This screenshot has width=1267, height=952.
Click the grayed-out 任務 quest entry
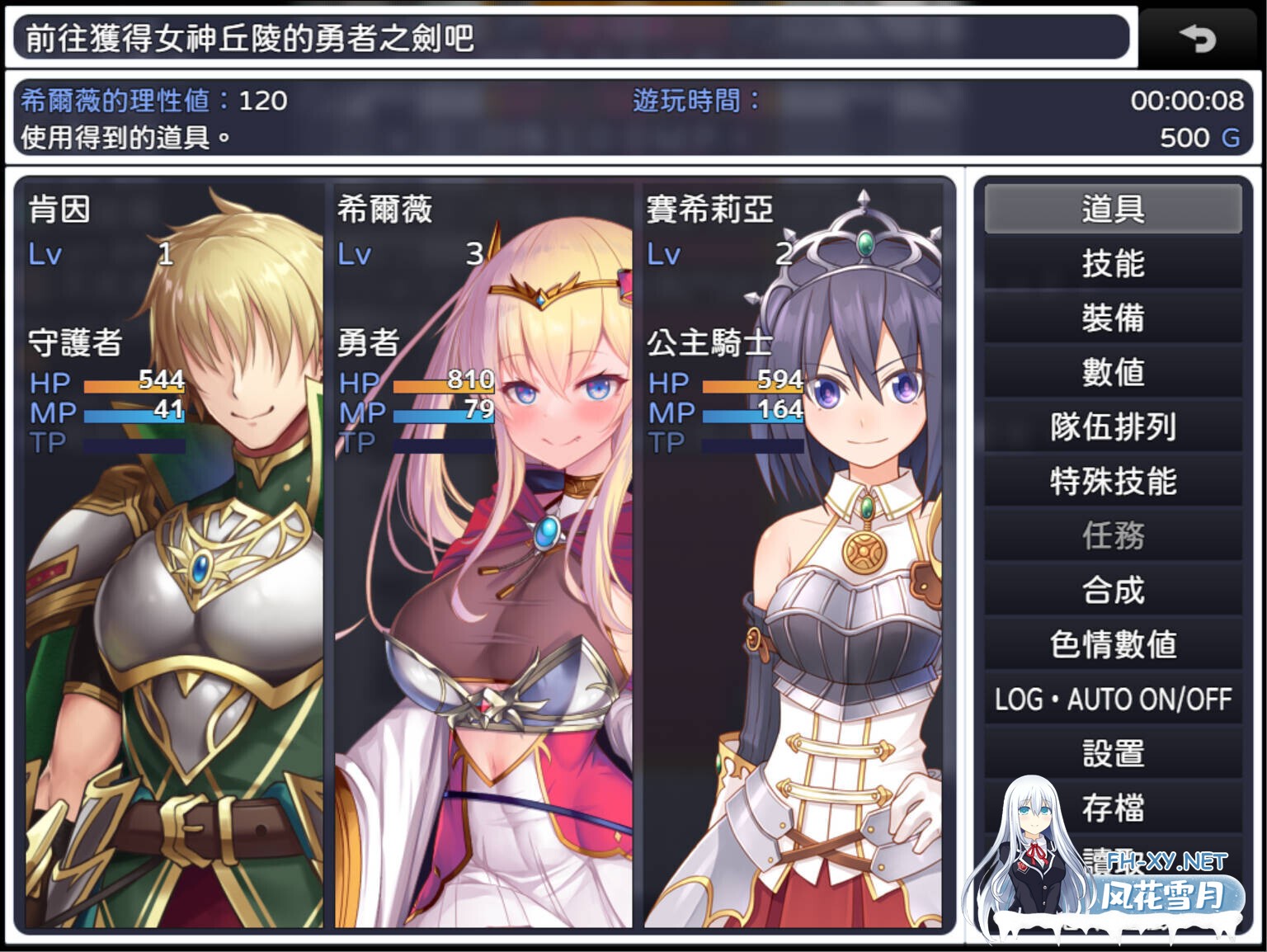point(1113,536)
